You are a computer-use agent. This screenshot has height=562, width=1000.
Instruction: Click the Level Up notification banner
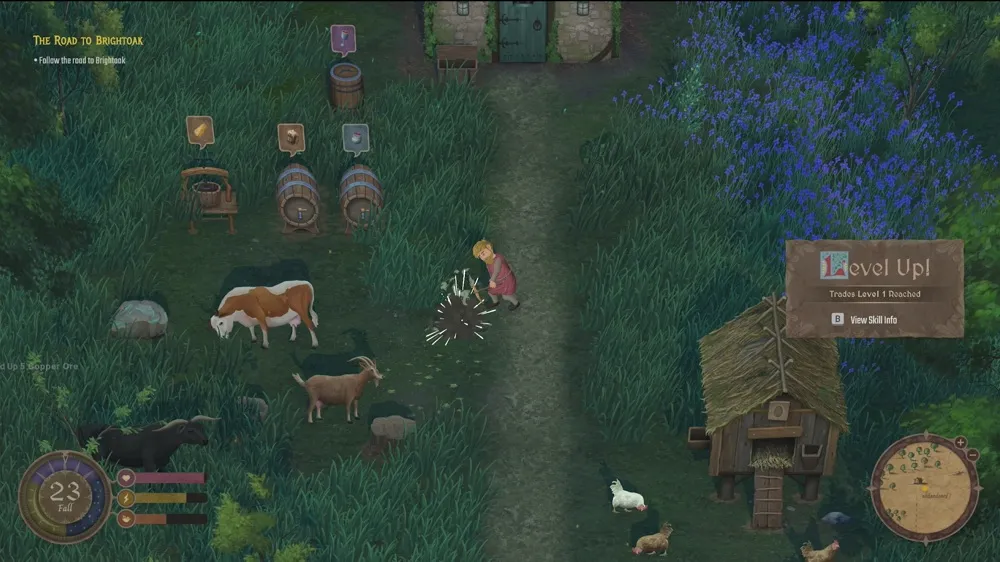874,268
